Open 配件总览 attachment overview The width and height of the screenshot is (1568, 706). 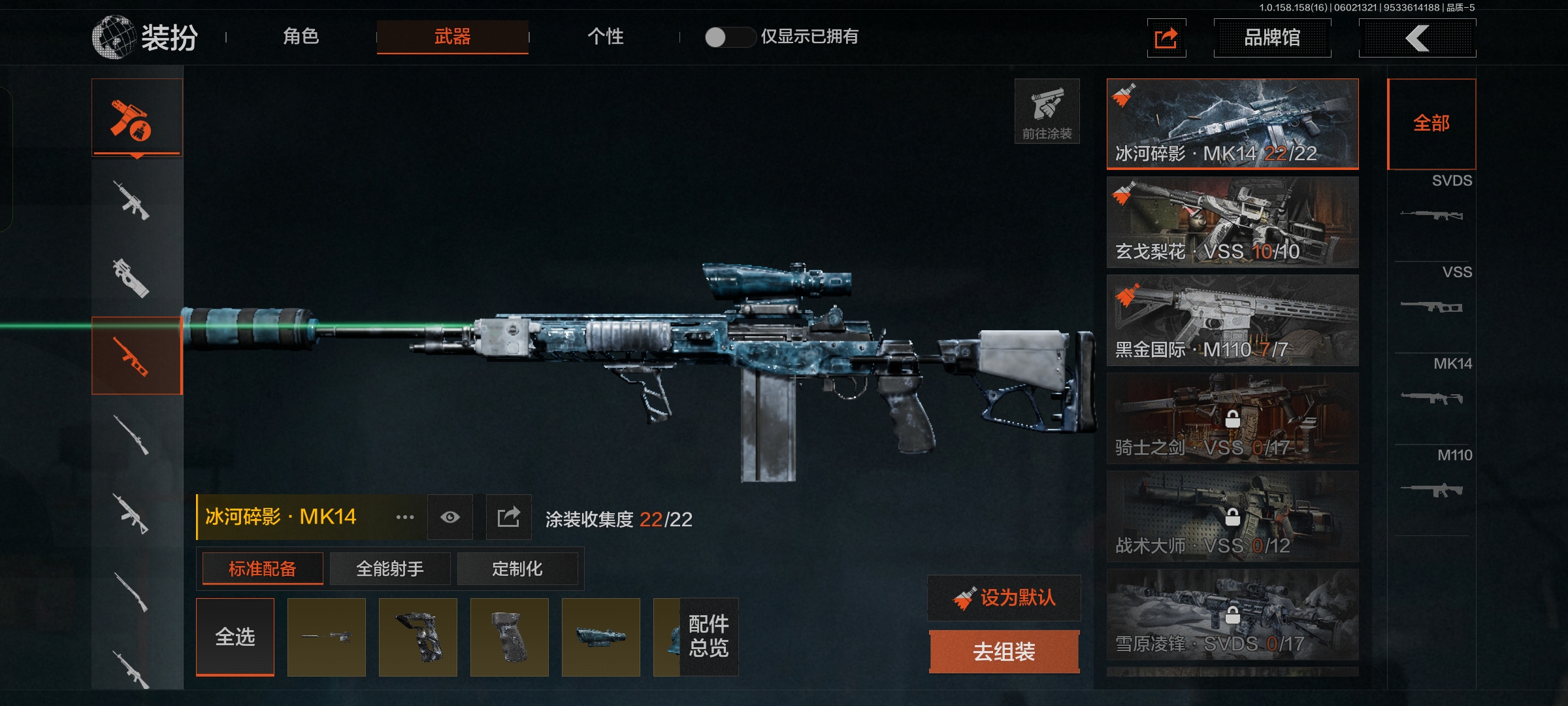point(709,636)
